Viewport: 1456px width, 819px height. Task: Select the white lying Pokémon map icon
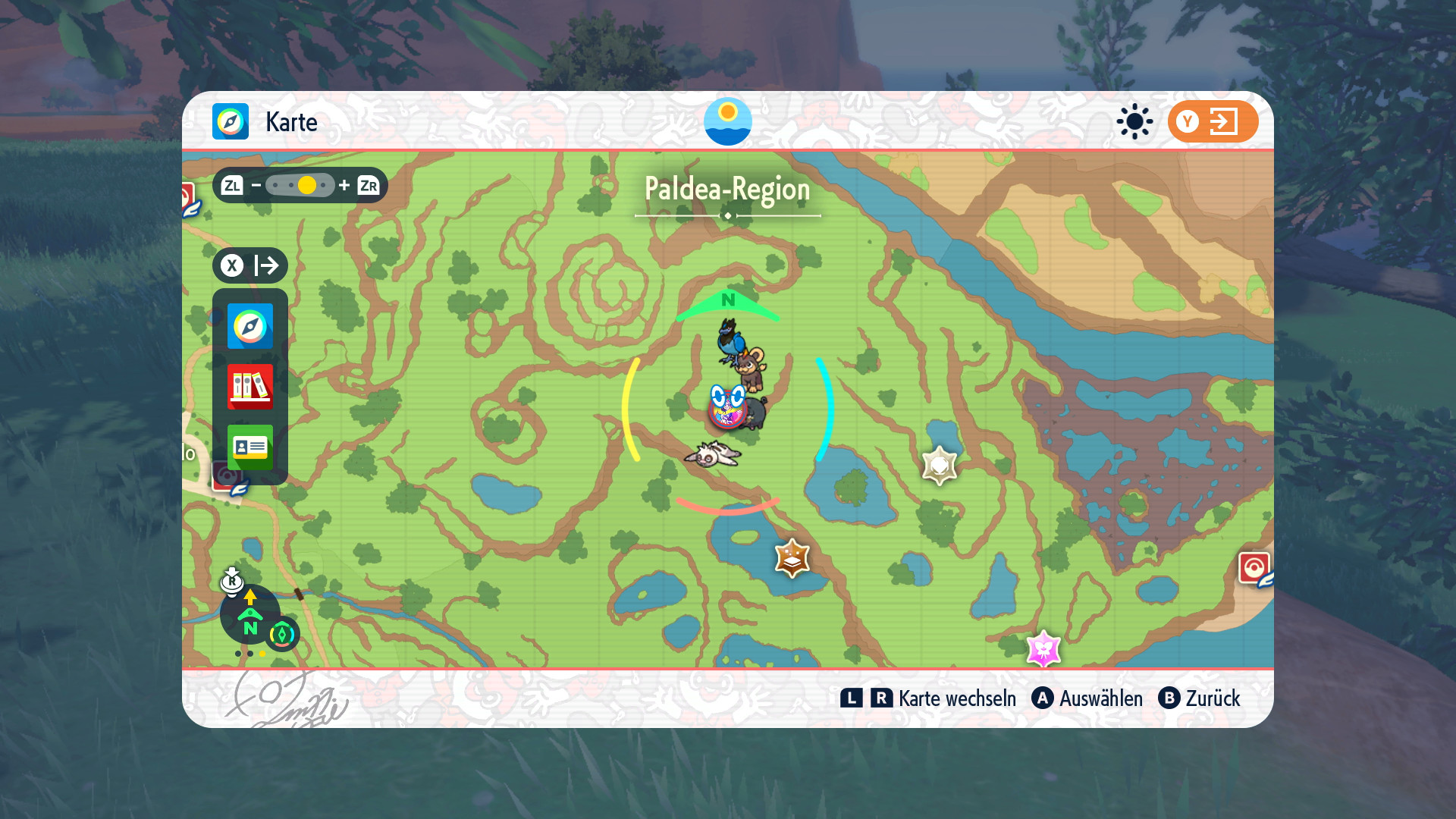pos(713,454)
